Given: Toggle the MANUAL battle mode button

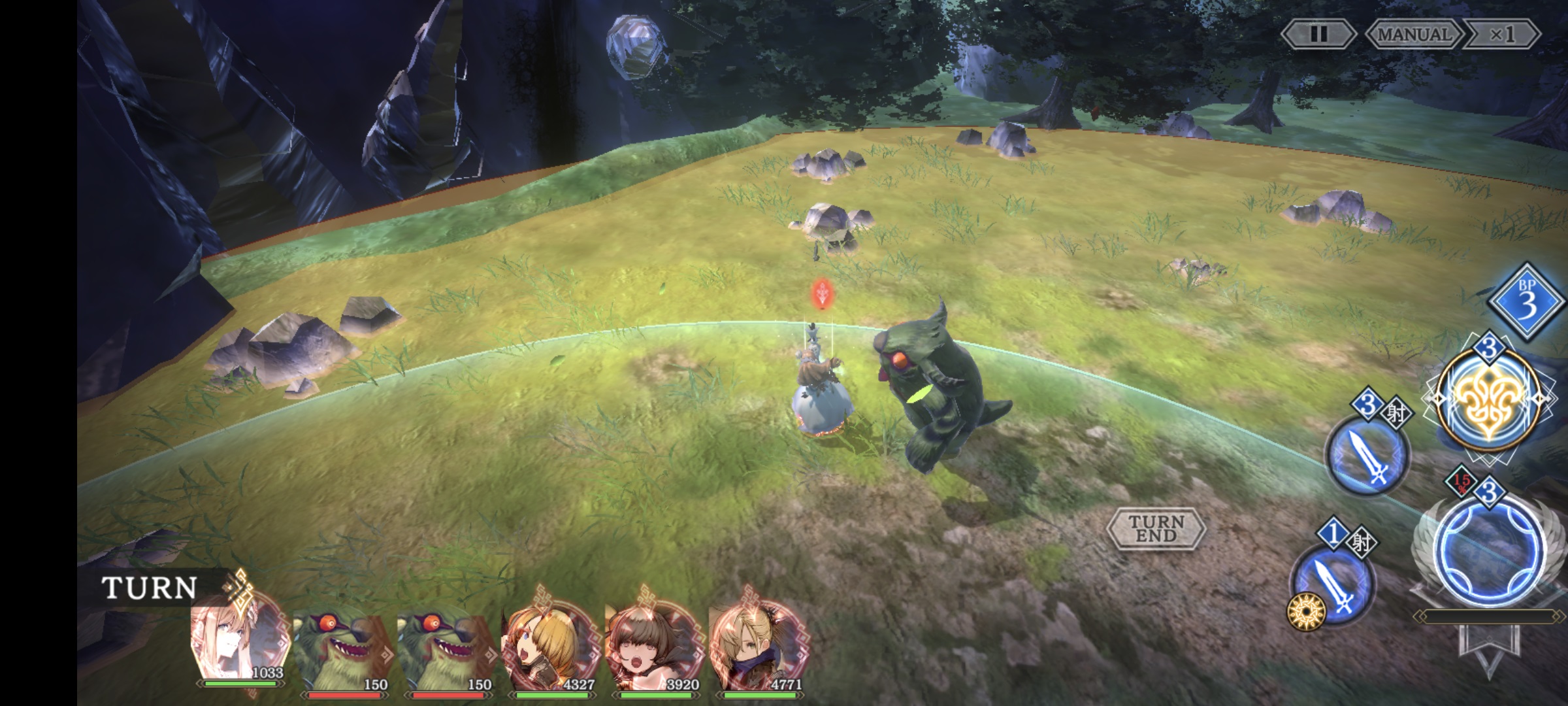Looking at the screenshot, I should (1414, 34).
